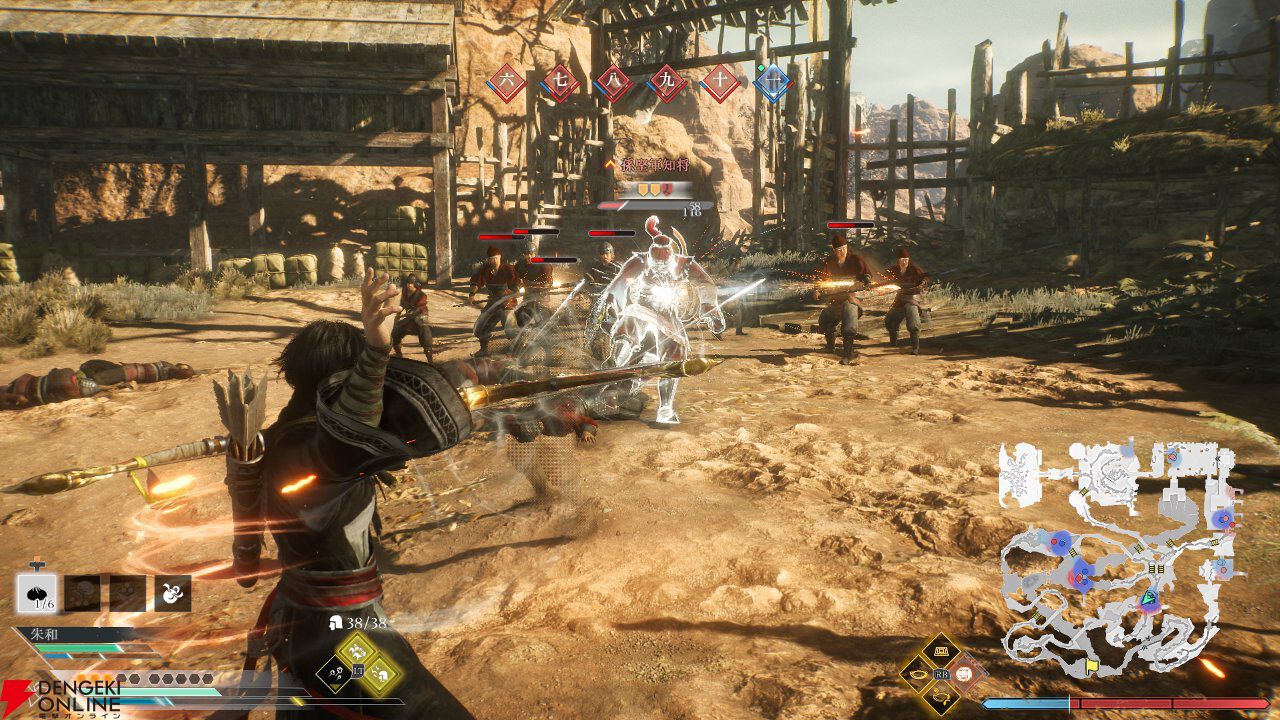1280x720 pixels.
Task: Select the red base marker 十
Action: [721, 83]
